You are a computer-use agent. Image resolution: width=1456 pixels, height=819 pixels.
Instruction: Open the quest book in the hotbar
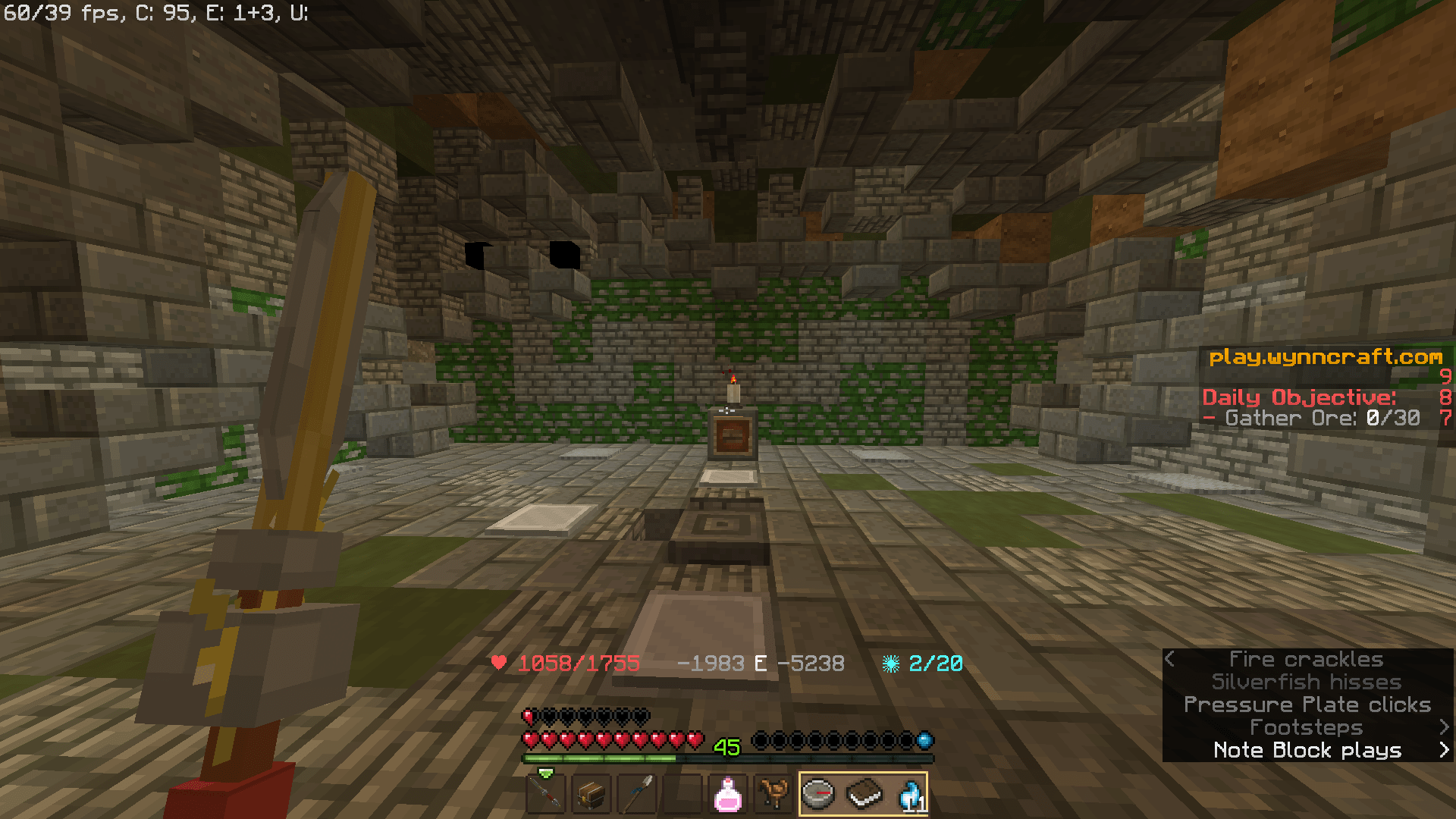[x=864, y=794]
